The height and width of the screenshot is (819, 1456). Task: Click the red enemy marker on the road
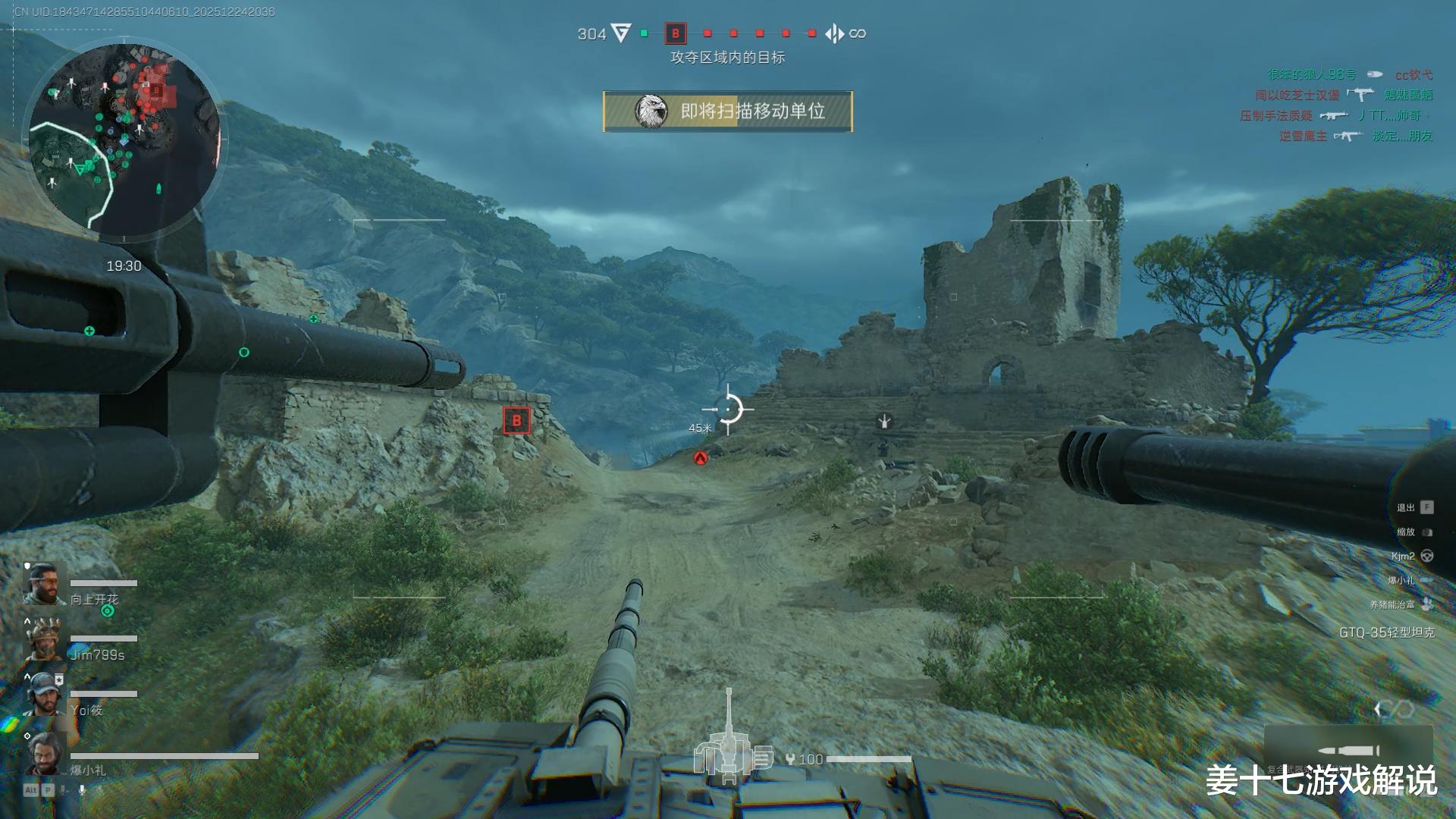701,458
